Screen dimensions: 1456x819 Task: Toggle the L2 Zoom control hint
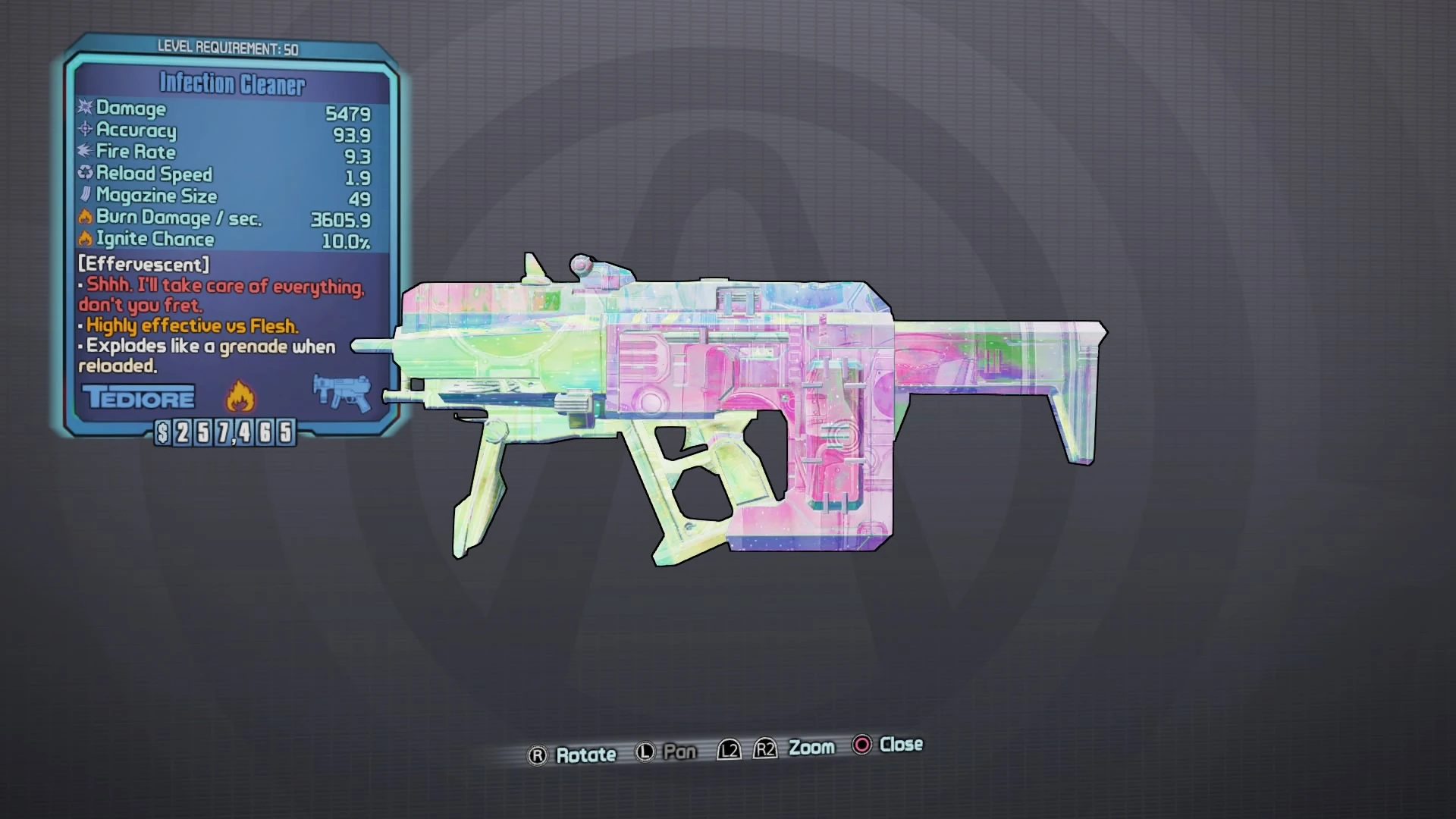click(x=729, y=748)
